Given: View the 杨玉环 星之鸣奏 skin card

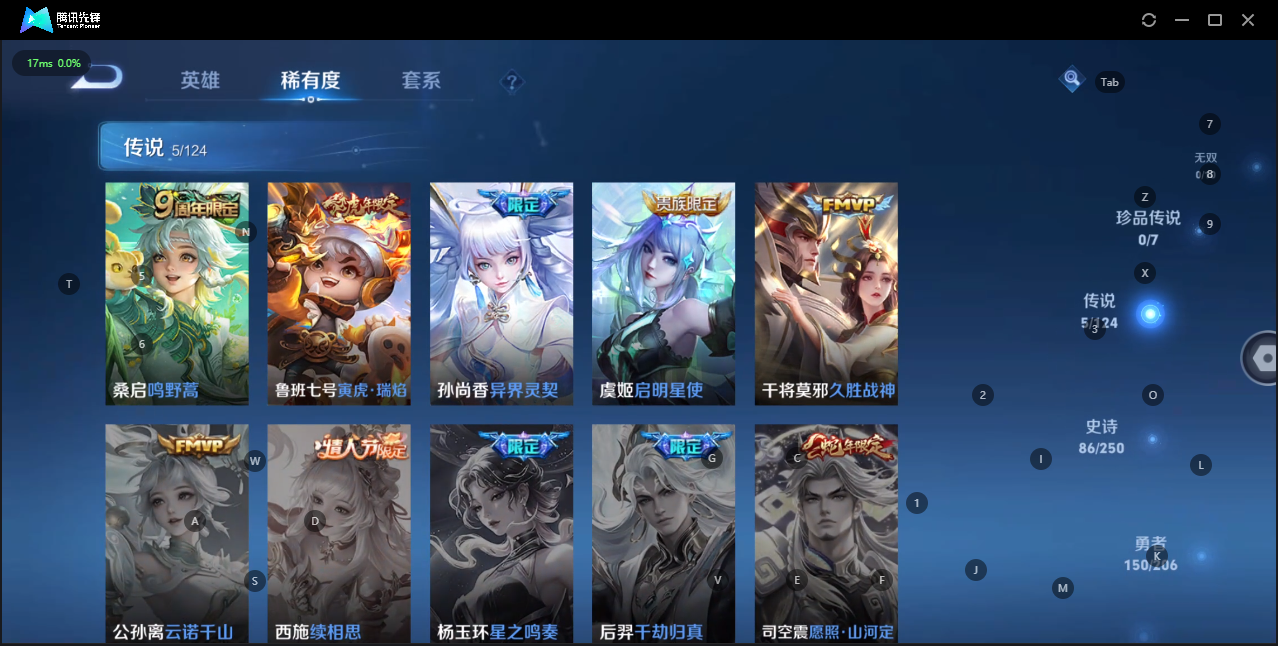Looking at the screenshot, I should tap(501, 533).
